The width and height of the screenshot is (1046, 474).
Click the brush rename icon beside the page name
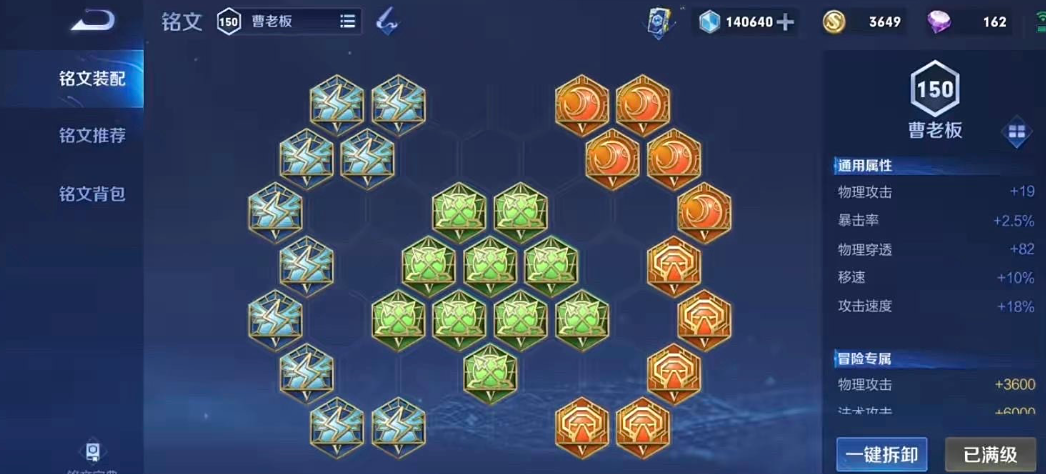pyautogui.click(x=387, y=21)
